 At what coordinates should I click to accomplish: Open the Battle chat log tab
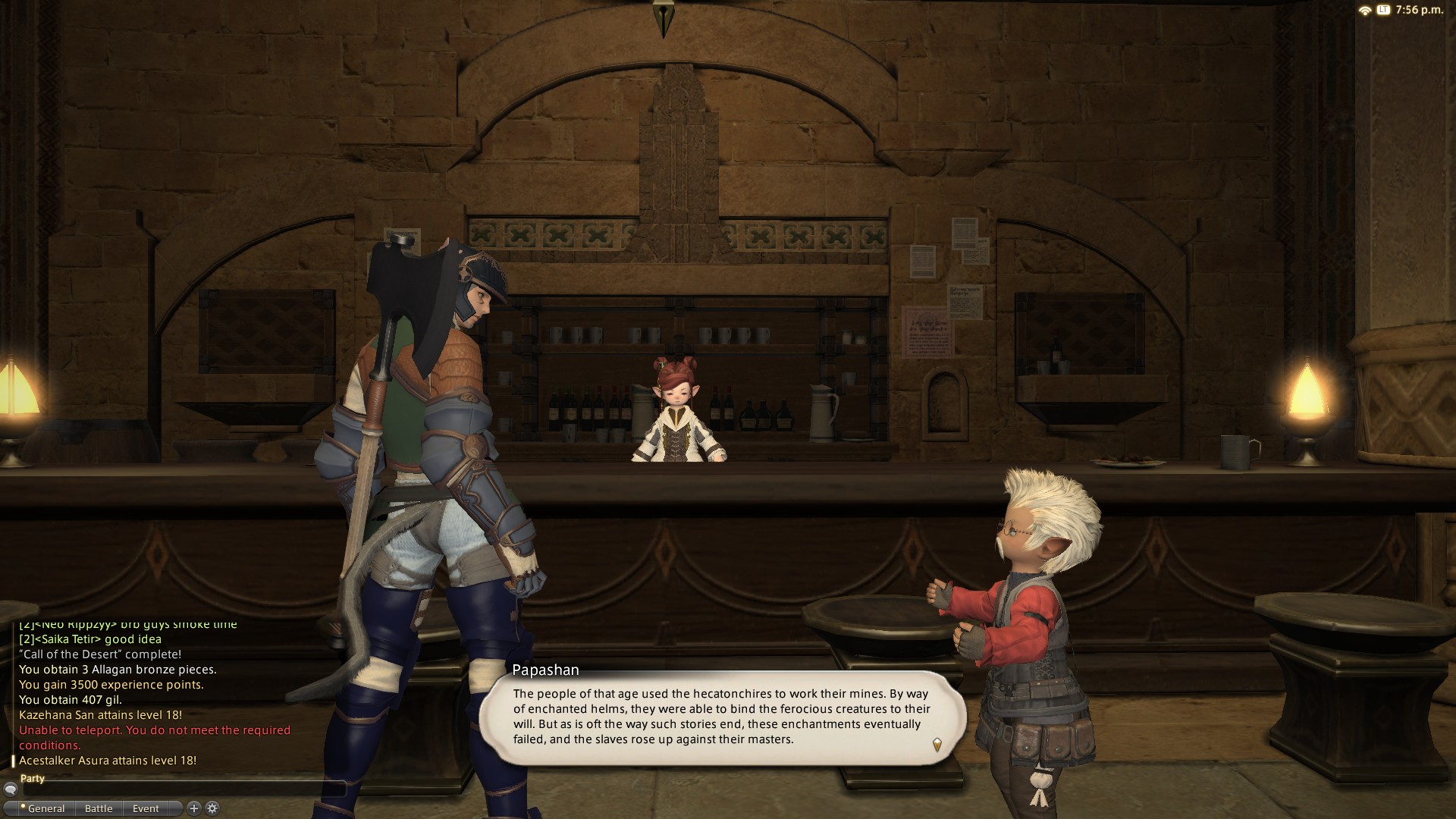click(x=99, y=808)
